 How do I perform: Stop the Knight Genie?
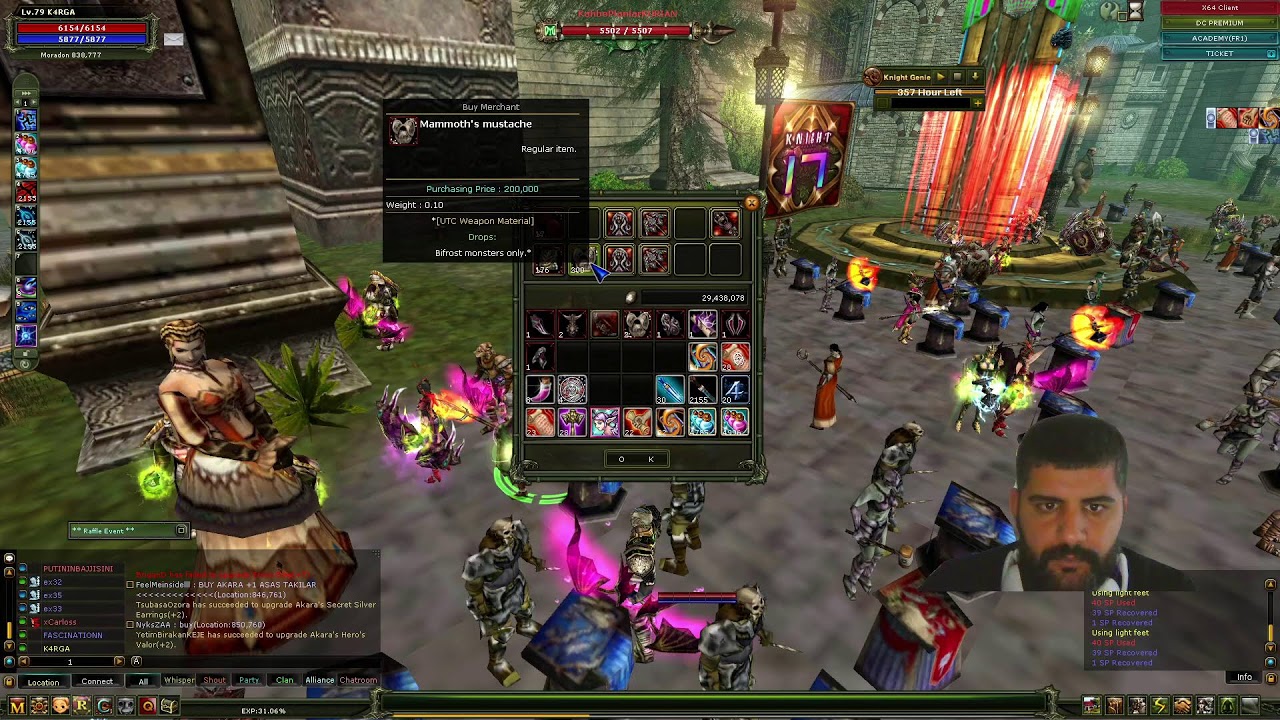coord(957,77)
